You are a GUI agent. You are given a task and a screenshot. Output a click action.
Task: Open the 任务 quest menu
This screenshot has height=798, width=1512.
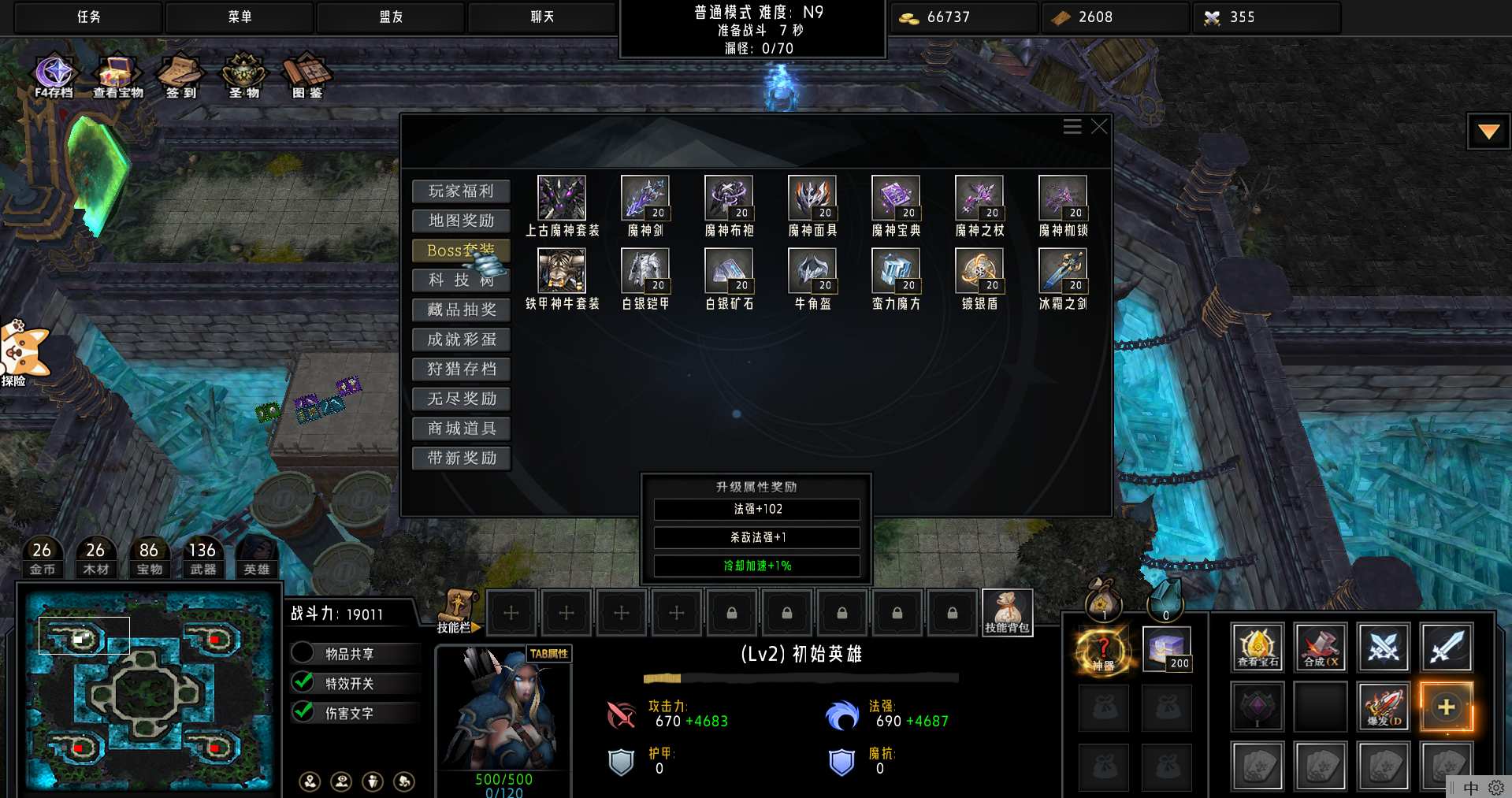[88, 17]
